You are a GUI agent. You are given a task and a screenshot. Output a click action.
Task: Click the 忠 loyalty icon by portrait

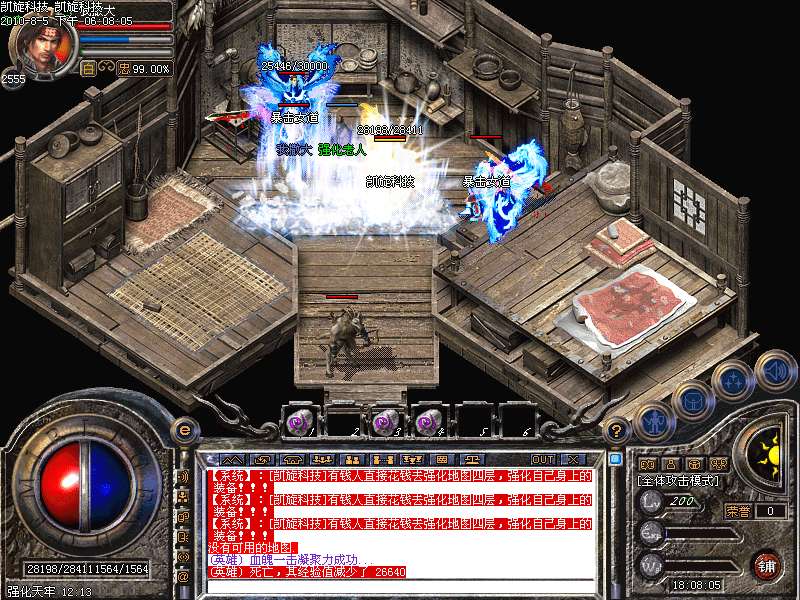(124, 69)
